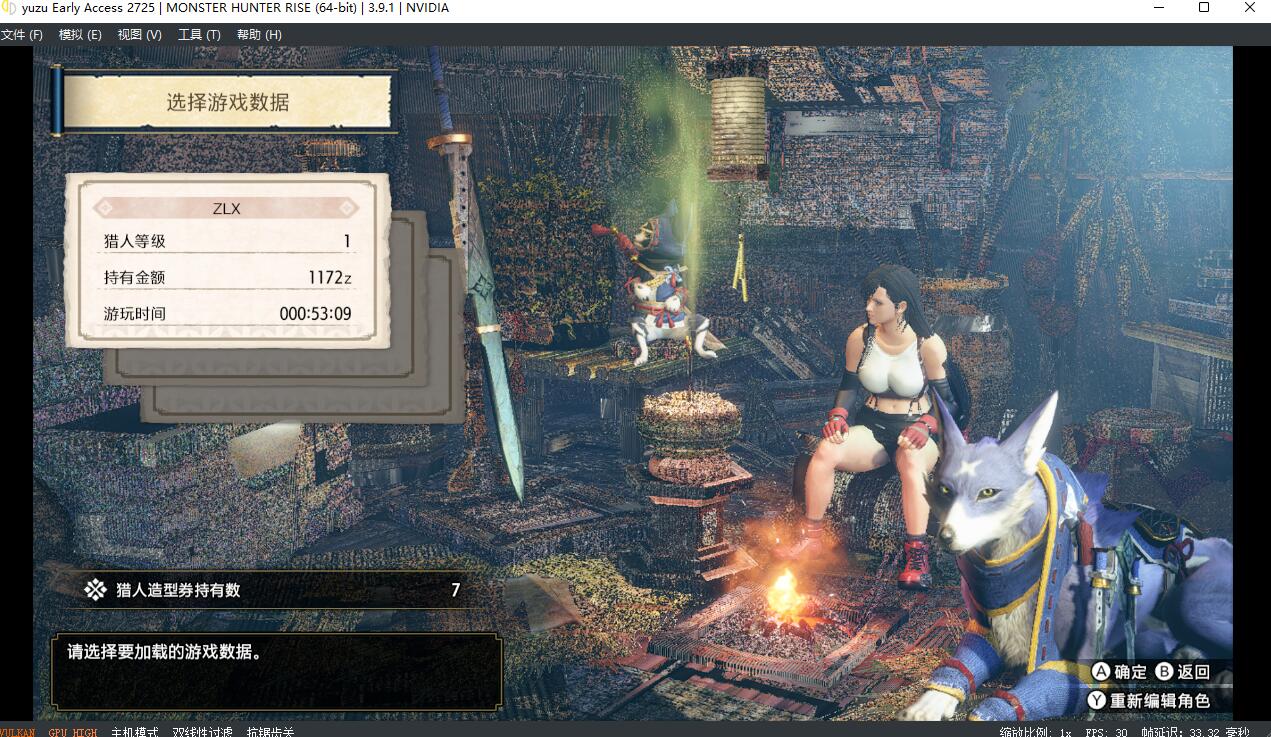Image resolution: width=1271 pixels, height=737 pixels.
Task: Select the ZLX save data card
Action: [x=227, y=260]
